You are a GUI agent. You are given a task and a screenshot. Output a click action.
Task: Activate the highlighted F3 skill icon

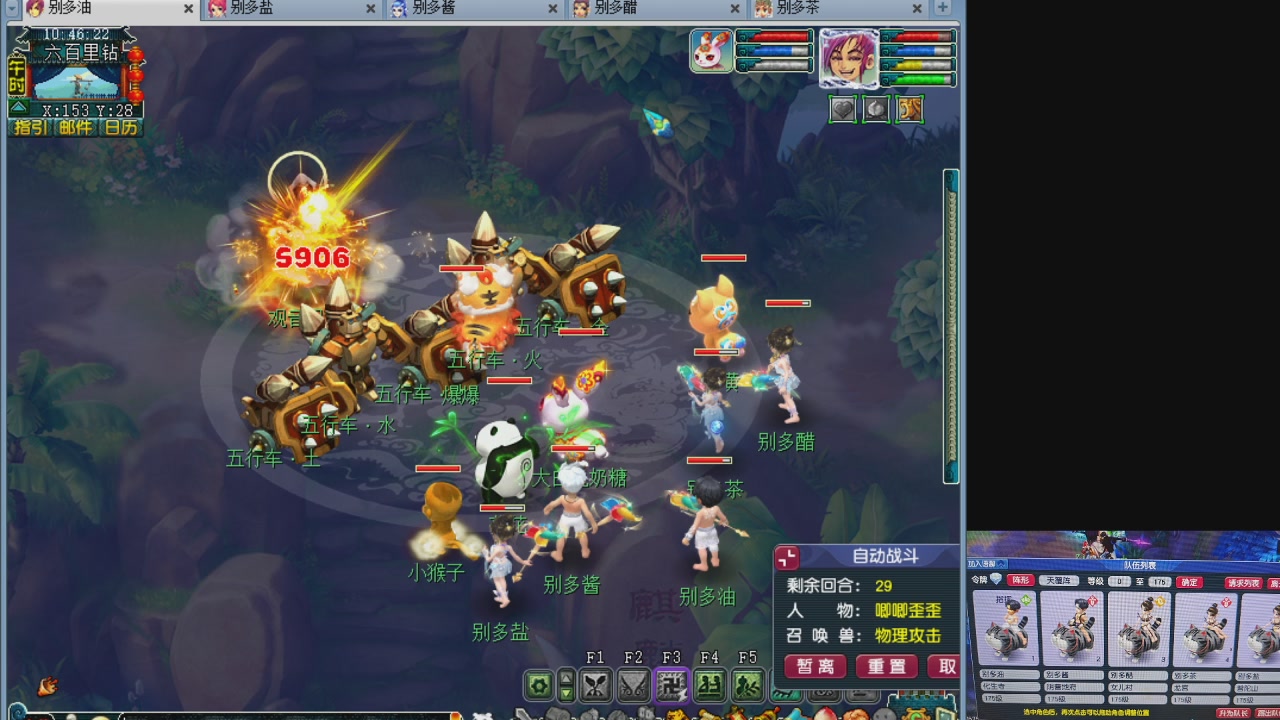(x=671, y=685)
